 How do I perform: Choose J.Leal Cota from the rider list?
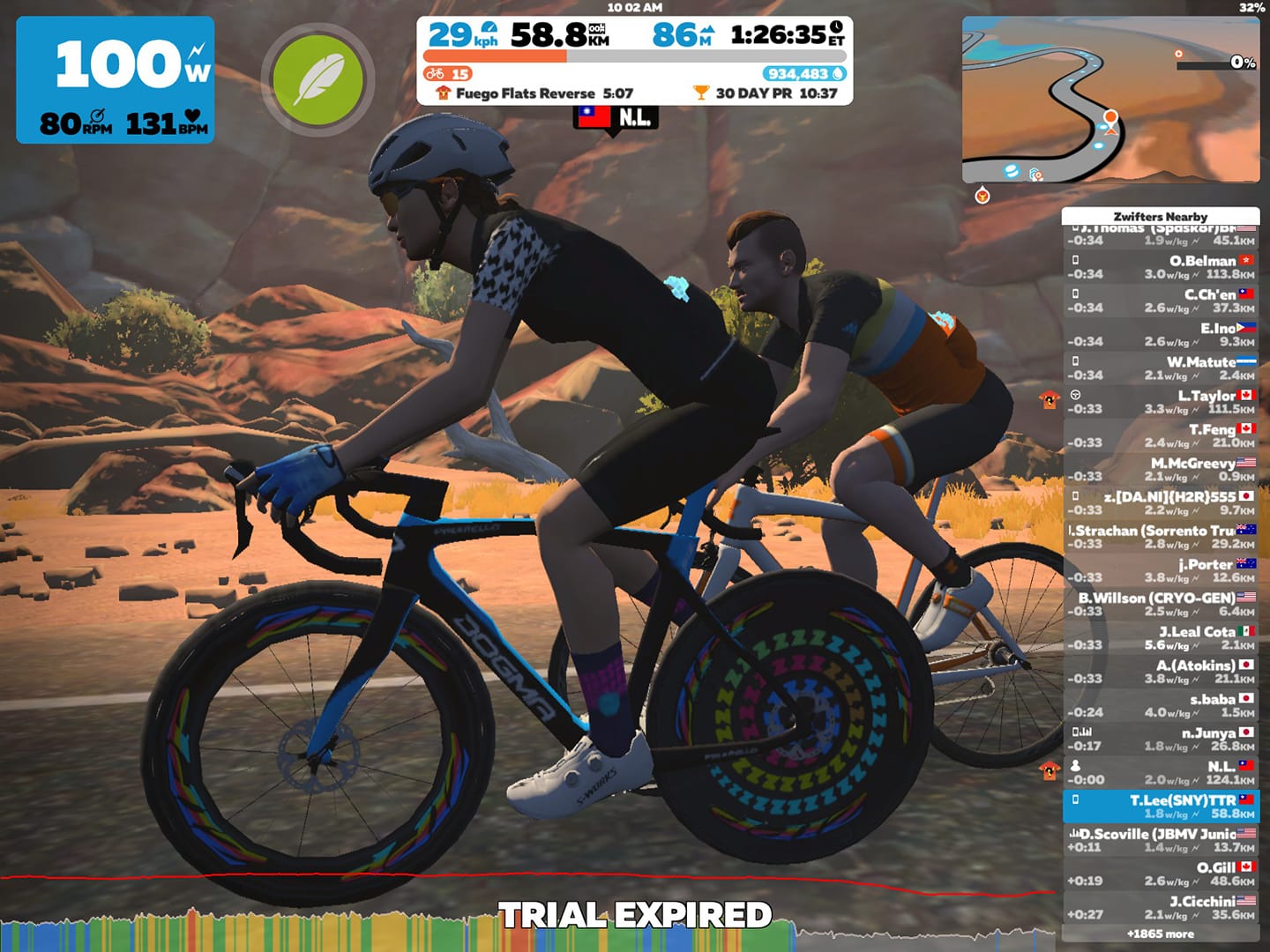click(x=1161, y=637)
